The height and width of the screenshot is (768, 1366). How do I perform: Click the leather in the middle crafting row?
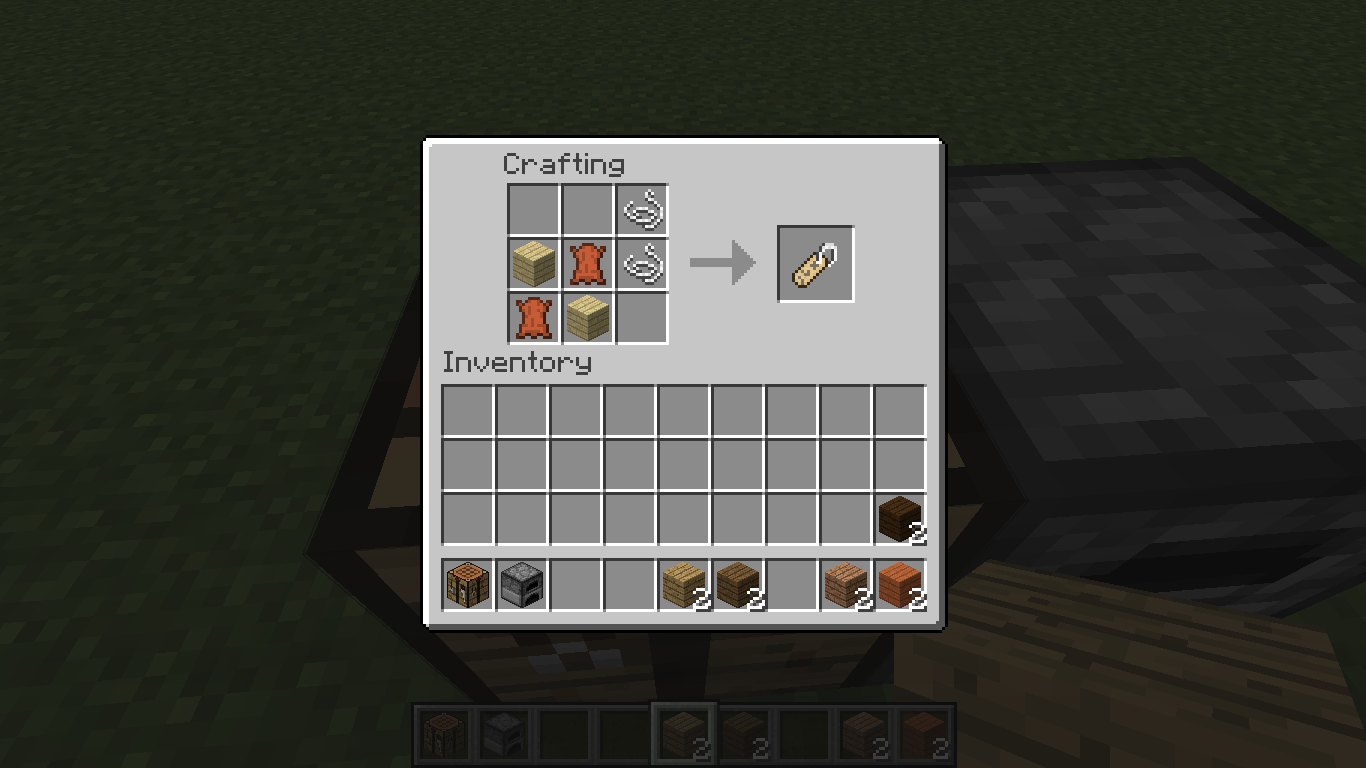point(587,263)
